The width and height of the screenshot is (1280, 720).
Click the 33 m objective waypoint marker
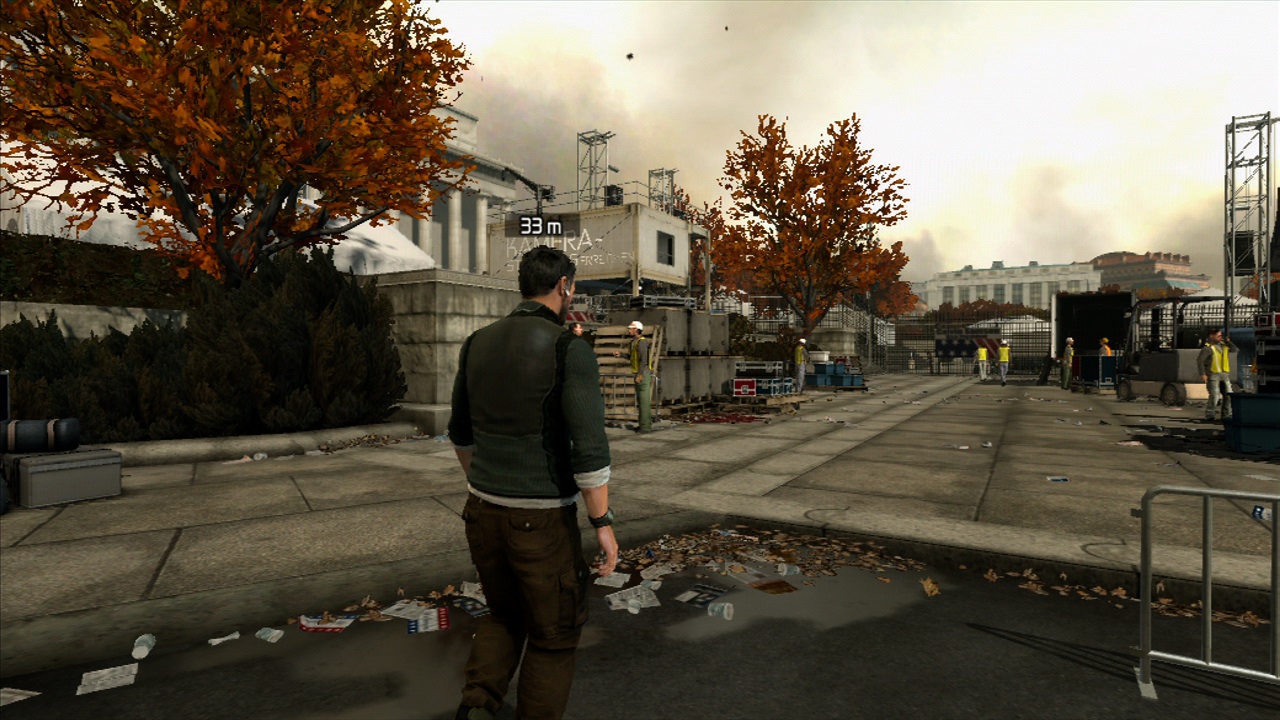coord(541,226)
